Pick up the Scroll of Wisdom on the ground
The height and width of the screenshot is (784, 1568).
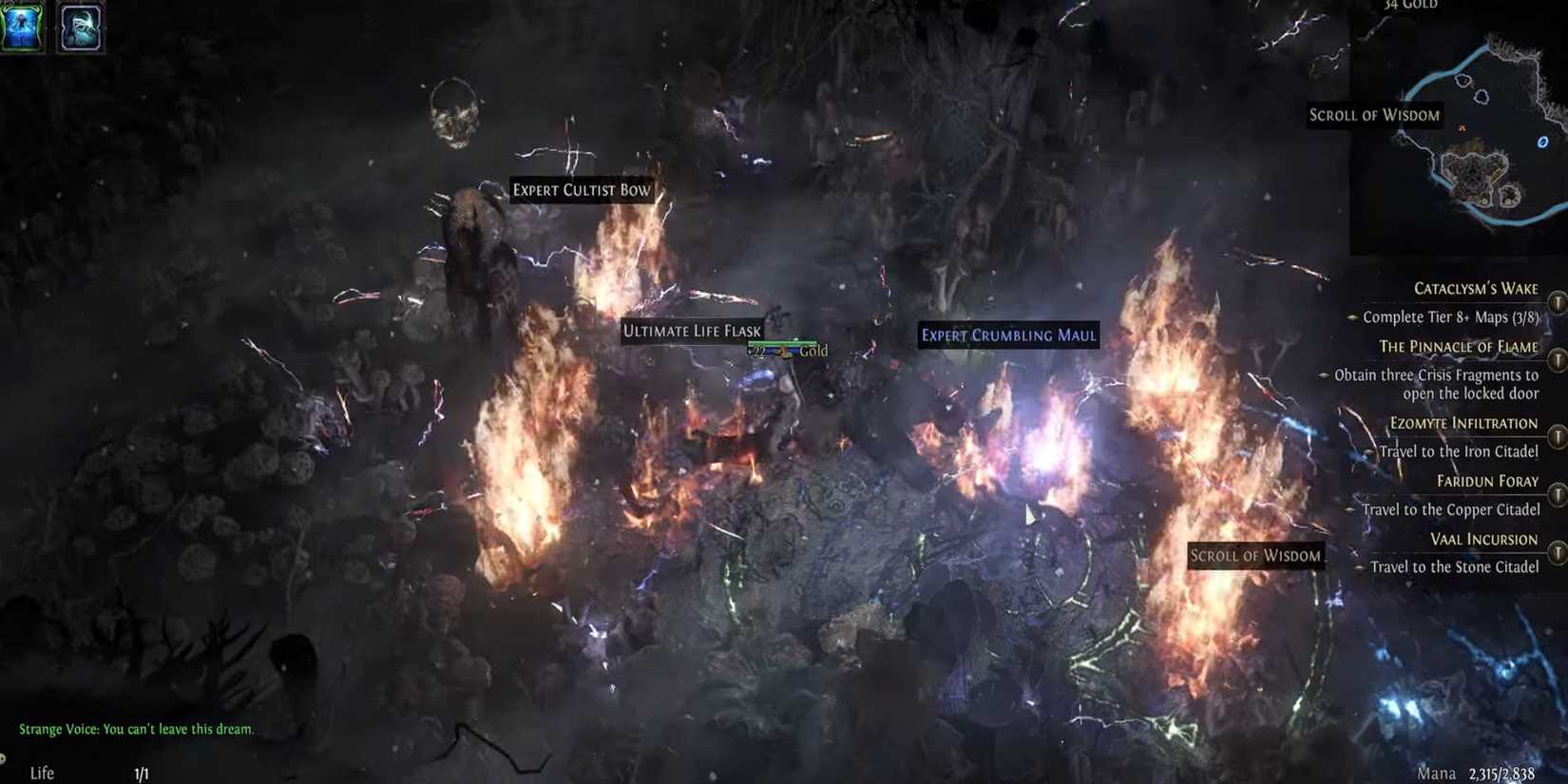point(1256,555)
